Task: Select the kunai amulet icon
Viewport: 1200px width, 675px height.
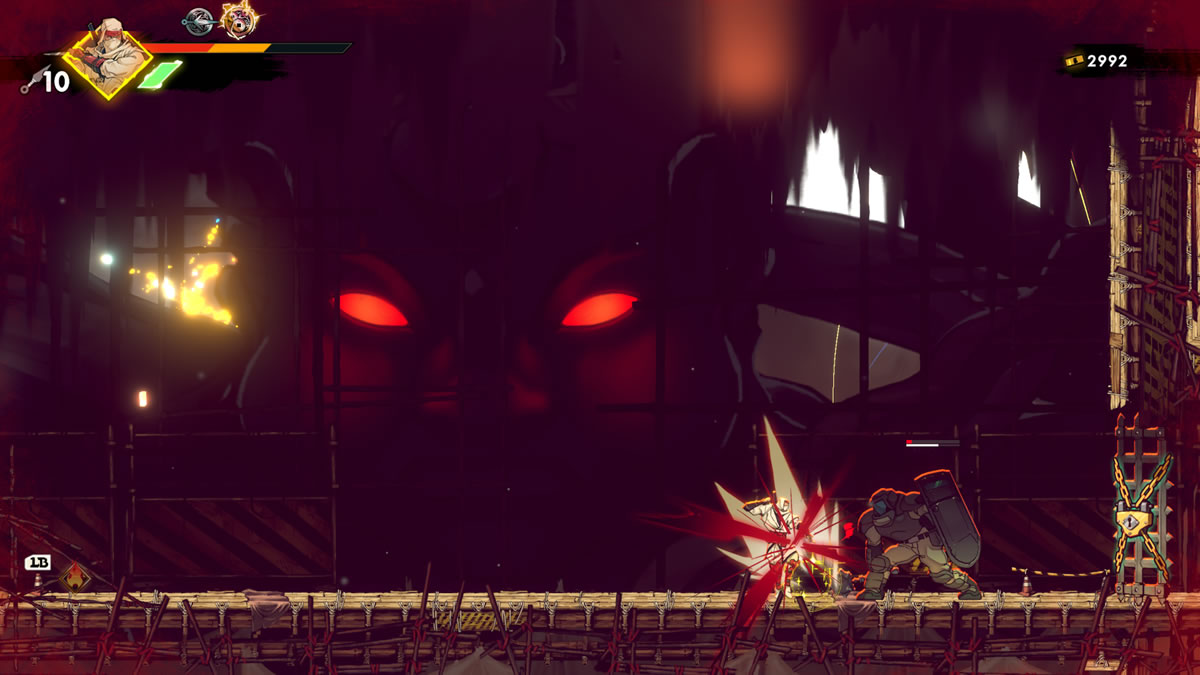Action: click(199, 18)
